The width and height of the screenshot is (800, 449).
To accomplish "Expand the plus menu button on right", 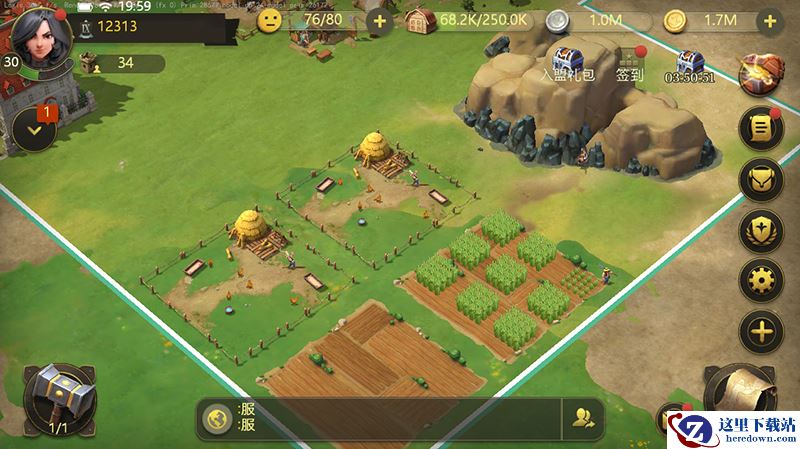I will point(761,332).
